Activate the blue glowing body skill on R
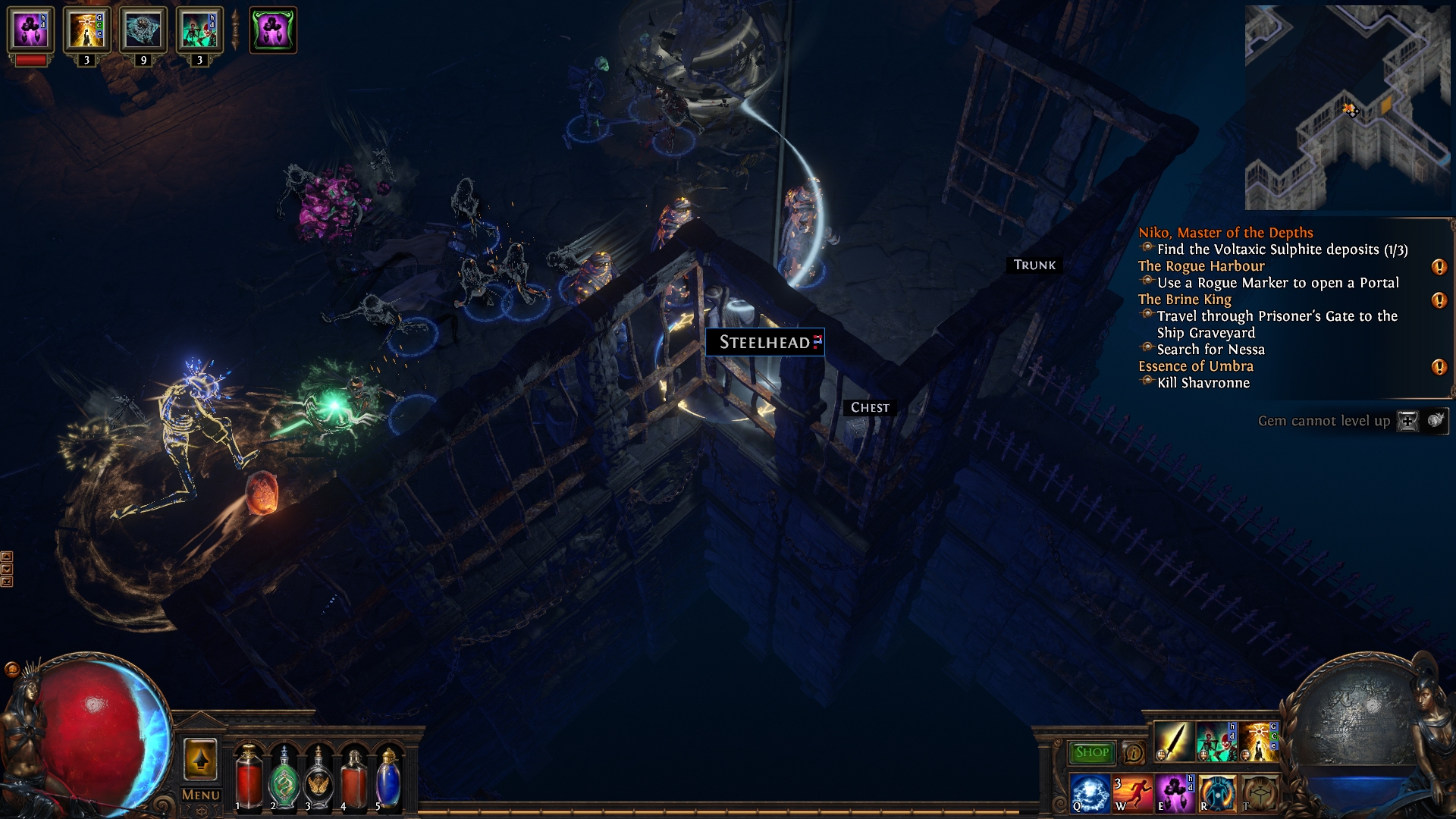 1216,792
